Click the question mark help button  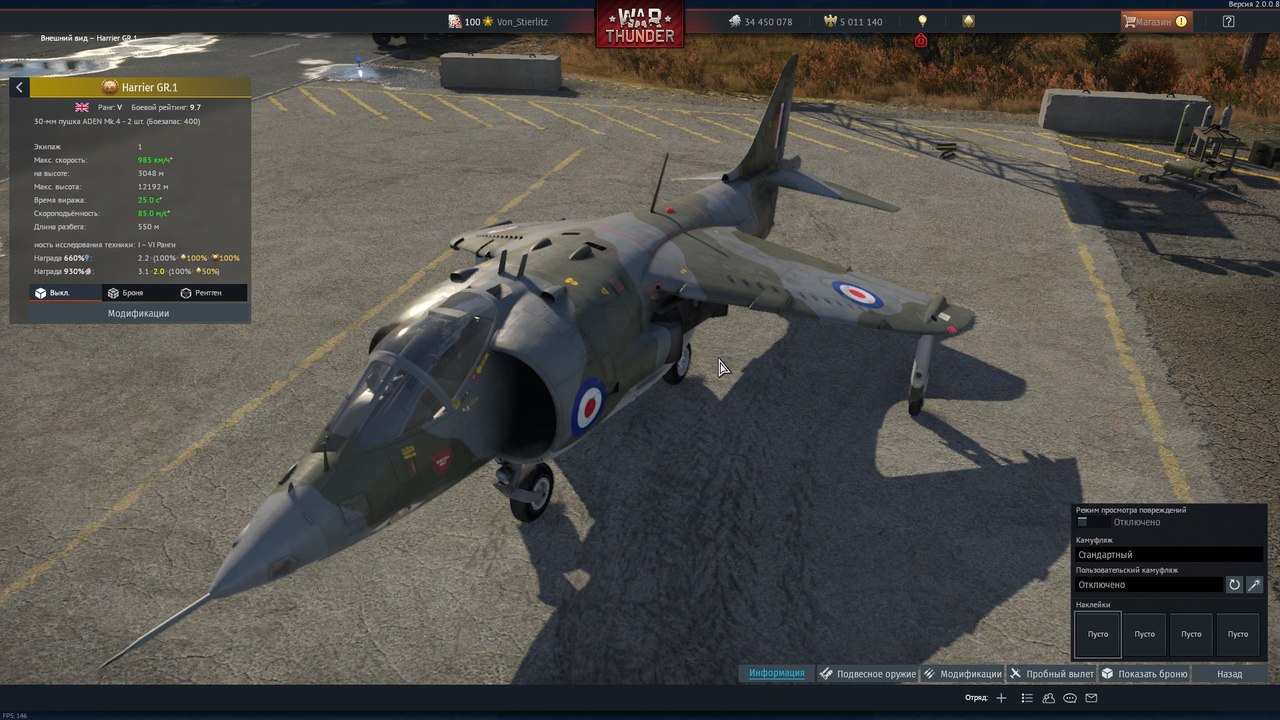(x=1229, y=21)
